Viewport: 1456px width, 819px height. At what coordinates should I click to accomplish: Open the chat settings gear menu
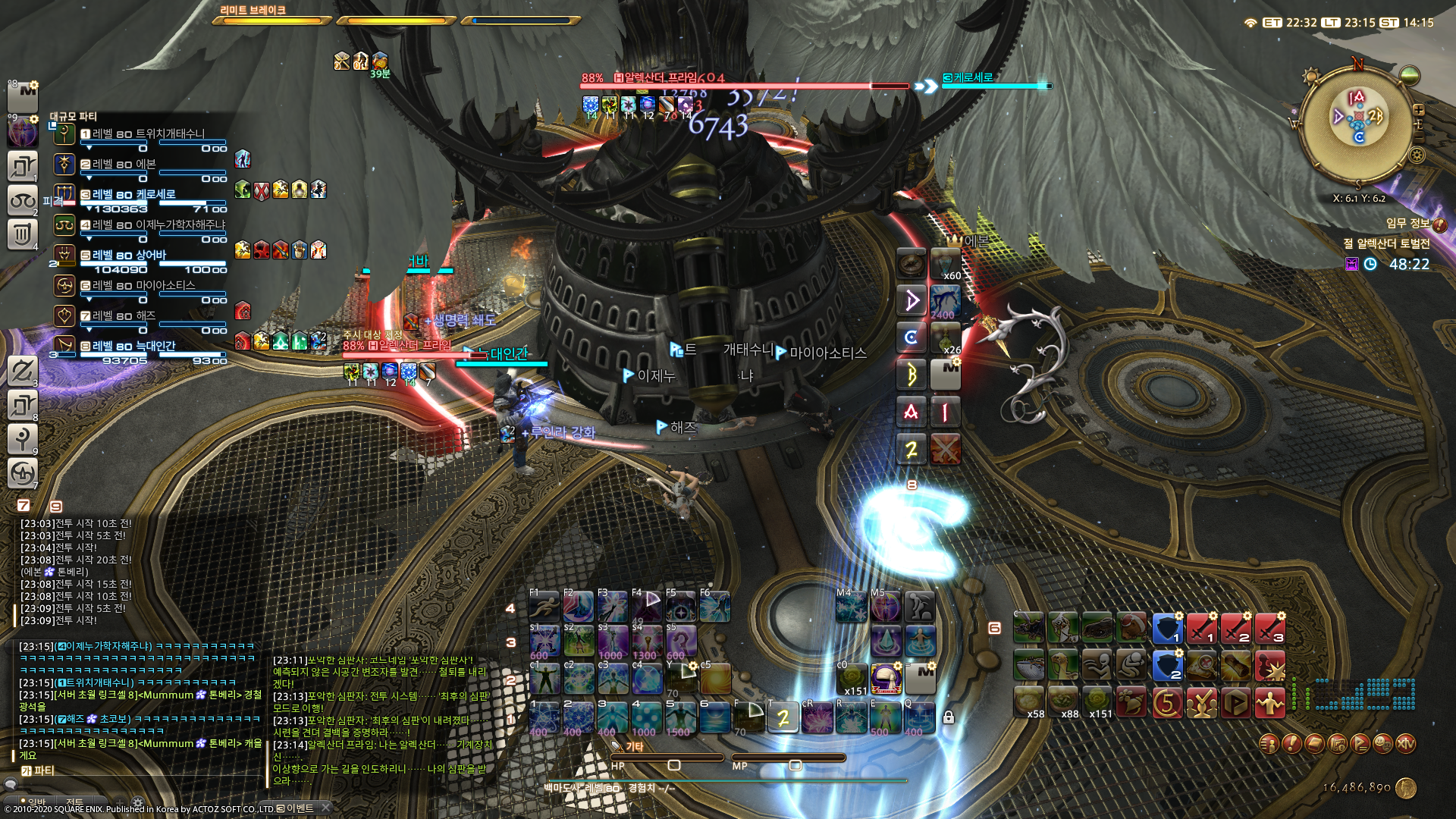coord(138,801)
